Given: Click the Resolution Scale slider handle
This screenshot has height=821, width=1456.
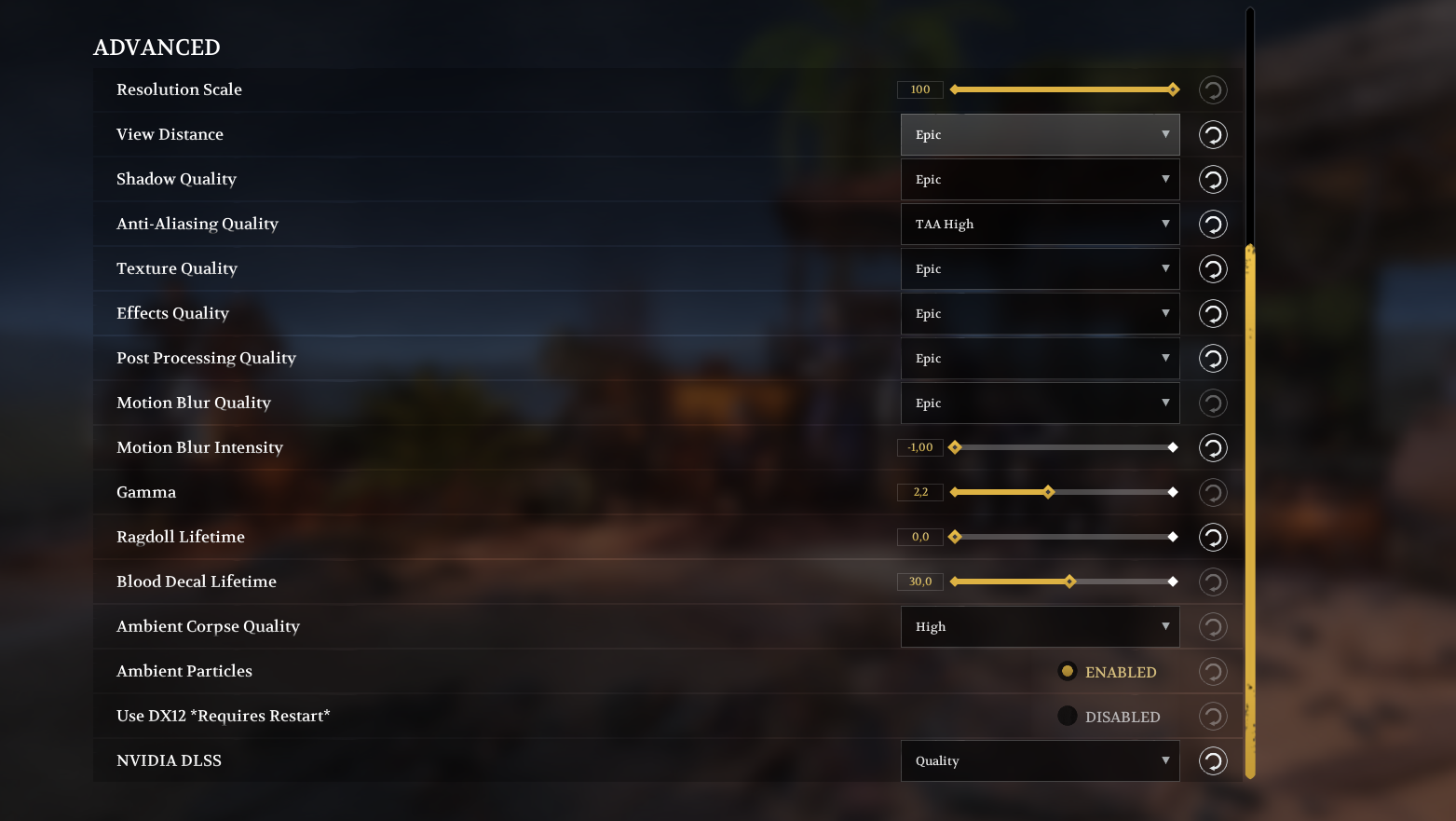Looking at the screenshot, I should point(1174,89).
